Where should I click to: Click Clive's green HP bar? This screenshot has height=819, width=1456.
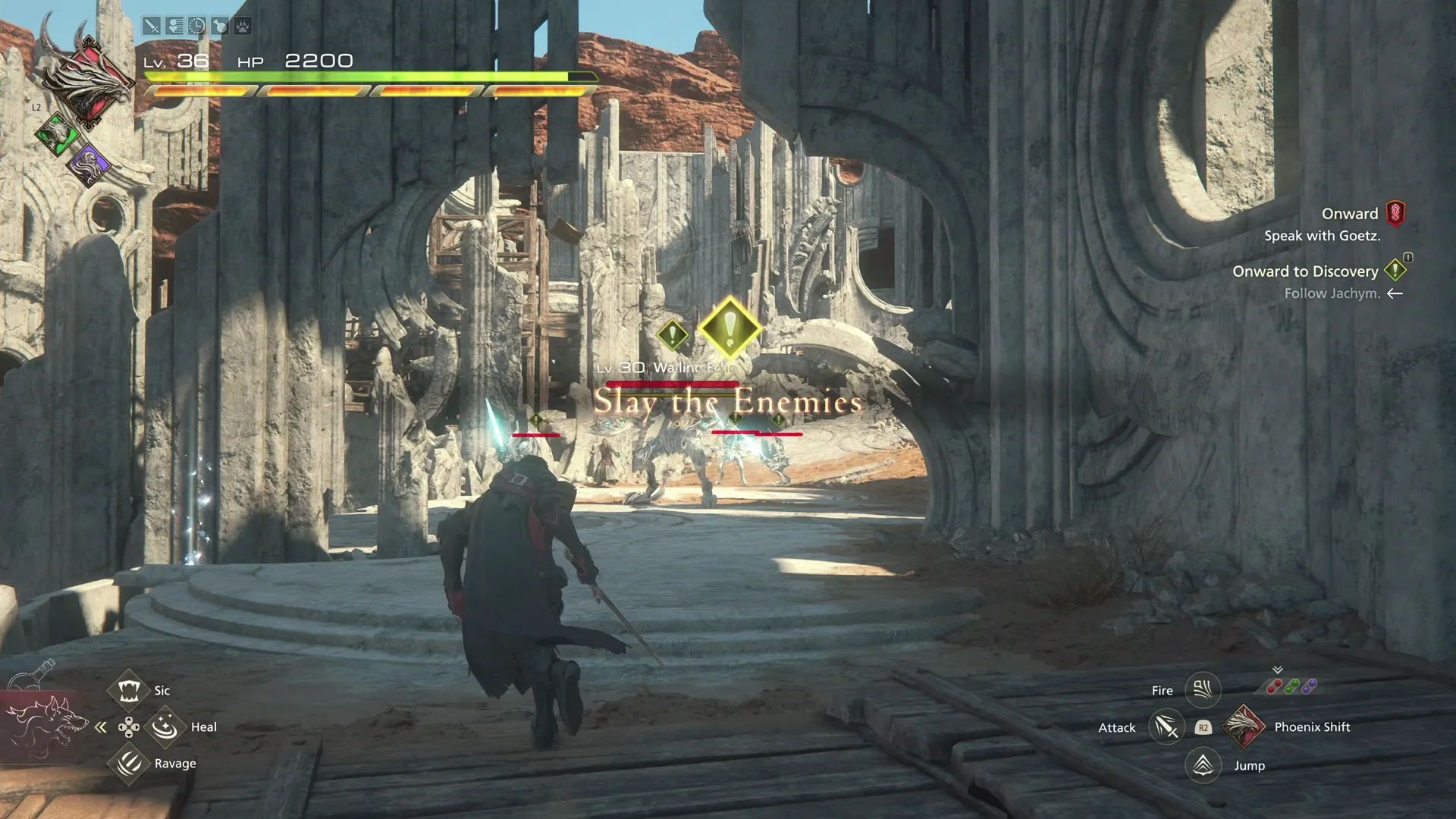coord(356,77)
